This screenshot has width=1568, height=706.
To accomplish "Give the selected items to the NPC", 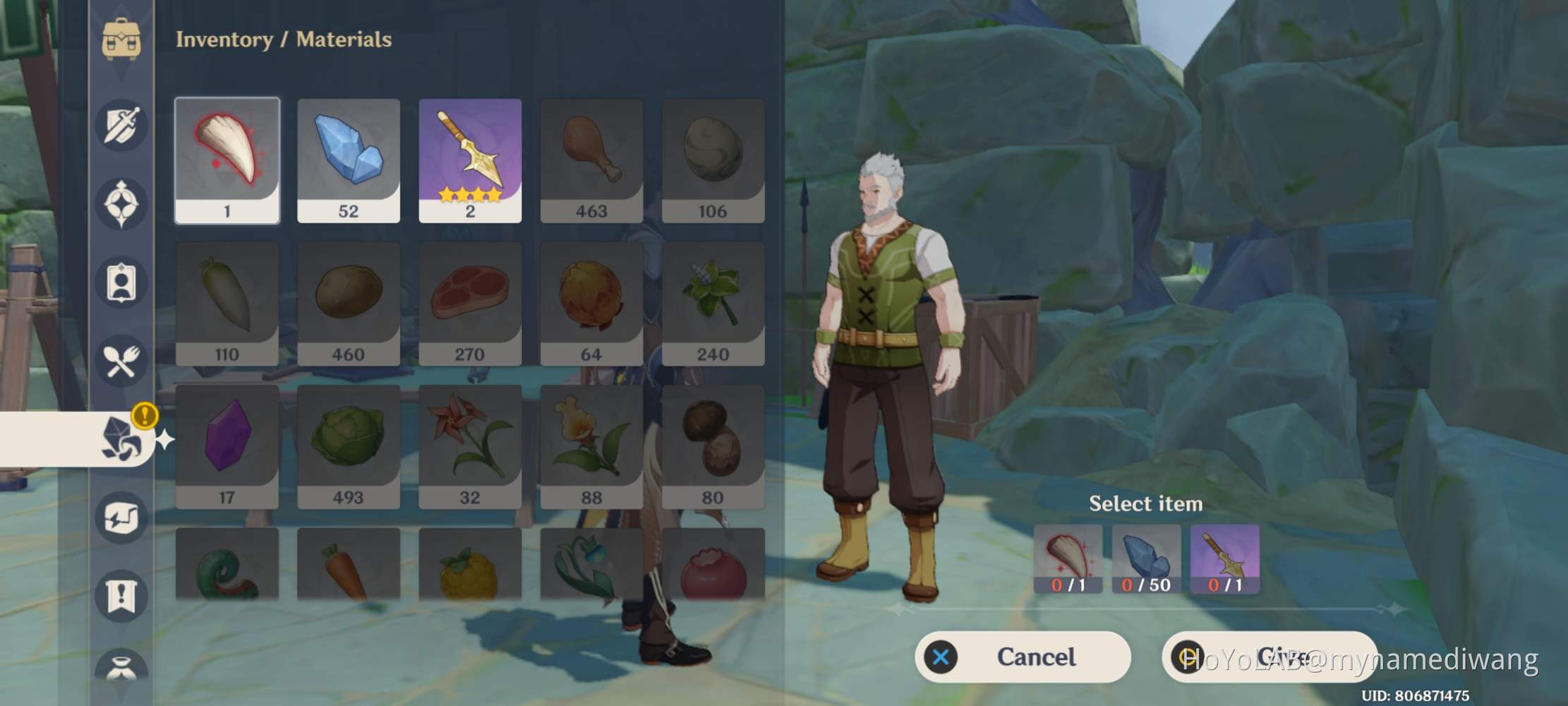I will [x=1269, y=657].
